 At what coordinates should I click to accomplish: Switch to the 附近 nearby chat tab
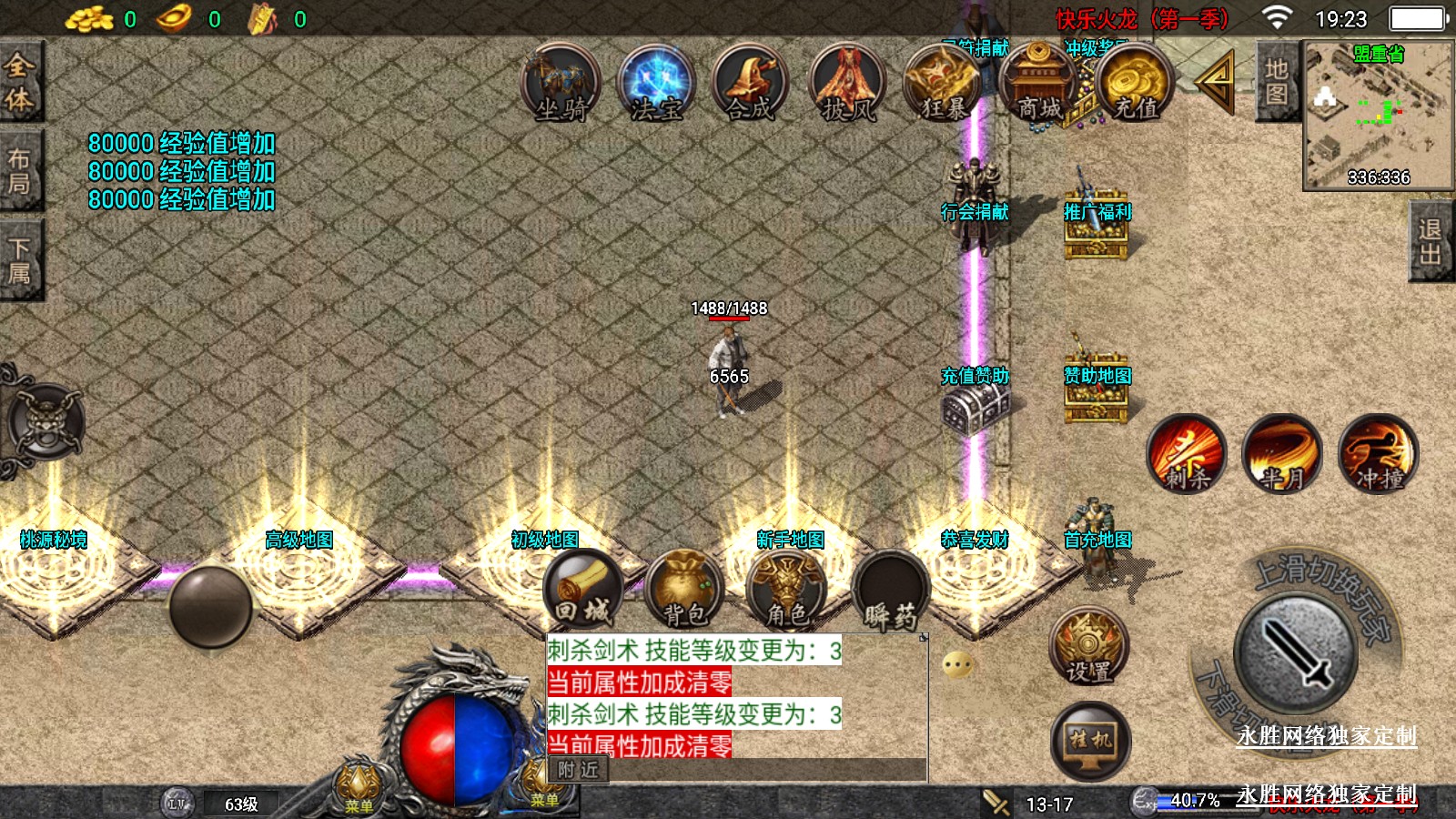click(x=579, y=770)
